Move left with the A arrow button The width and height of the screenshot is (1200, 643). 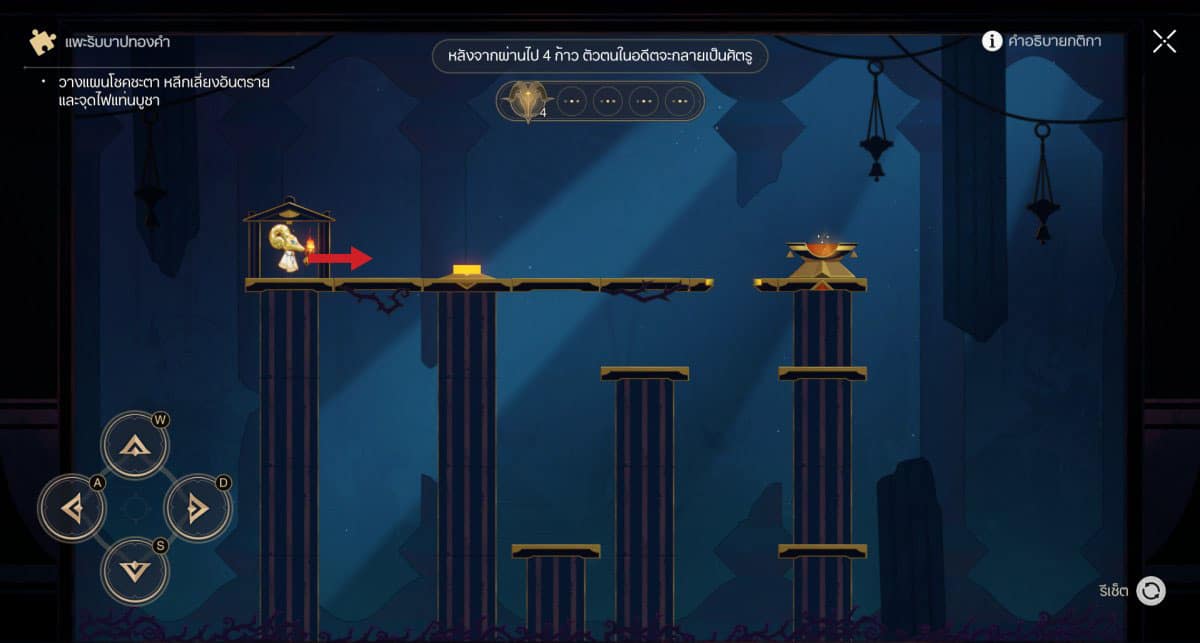click(72, 509)
